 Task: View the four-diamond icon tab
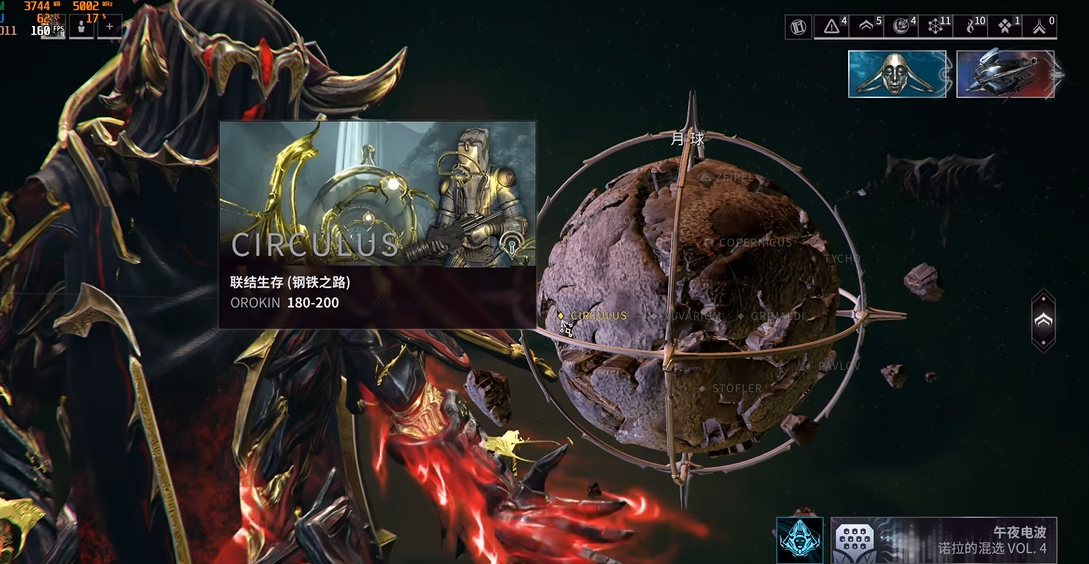coord(1005,27)
